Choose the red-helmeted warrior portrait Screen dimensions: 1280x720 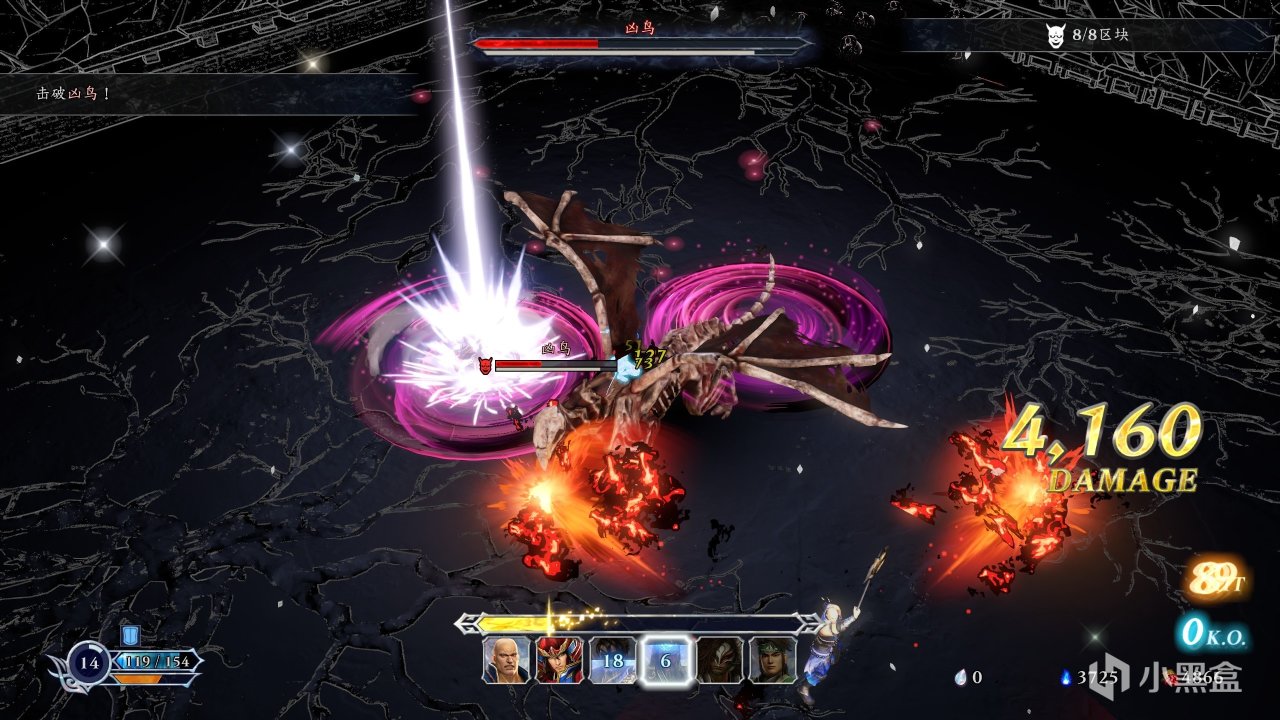point(559,660)
